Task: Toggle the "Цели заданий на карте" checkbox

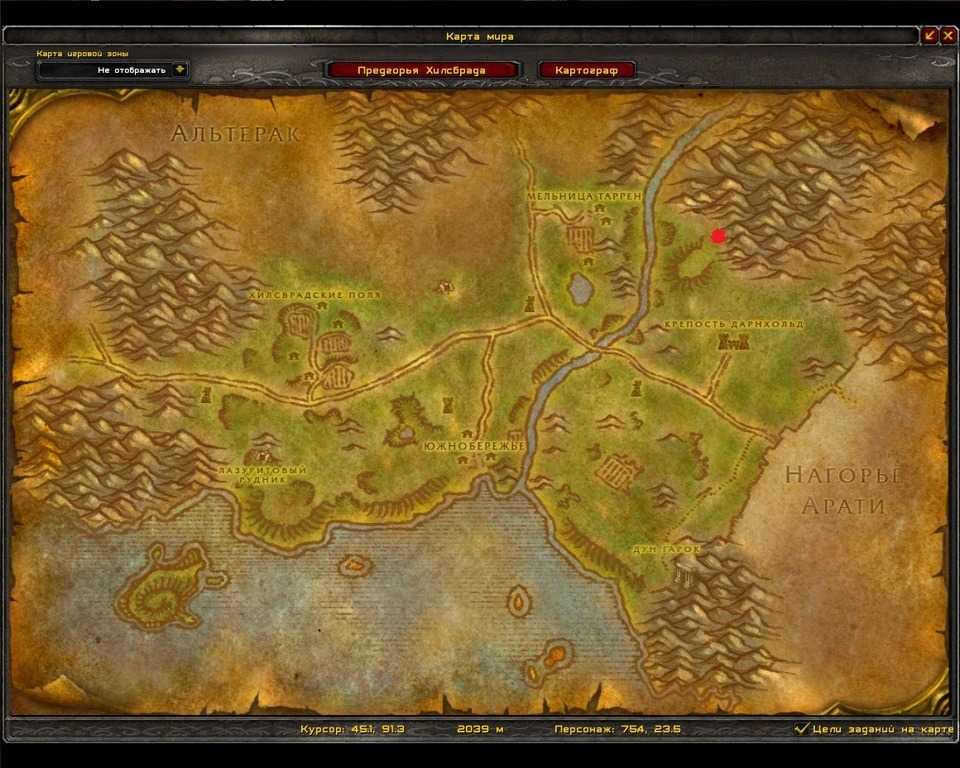Action: click(x=801, y=730)
